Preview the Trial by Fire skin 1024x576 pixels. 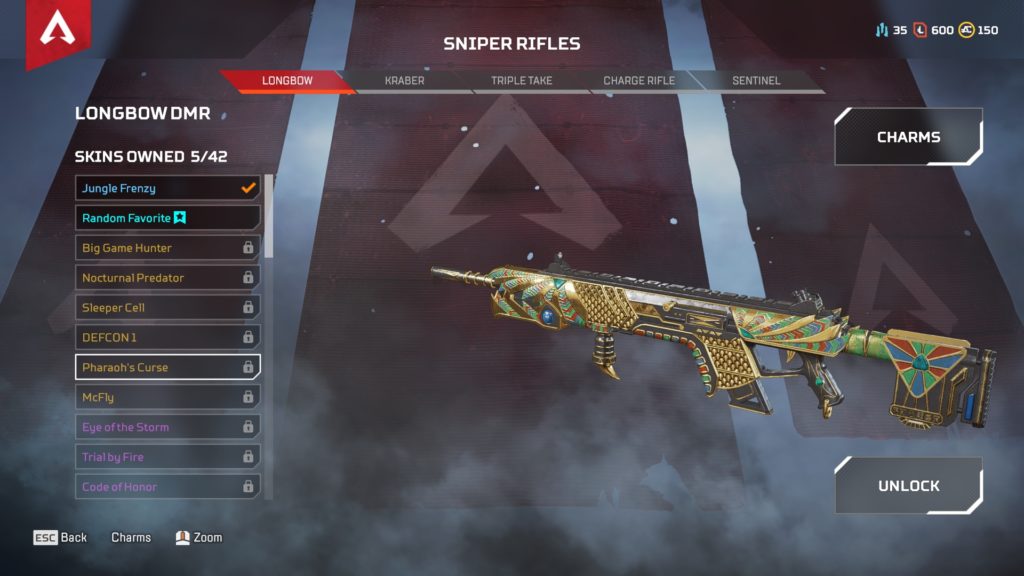pyautogui.click(x=167, y=457)
